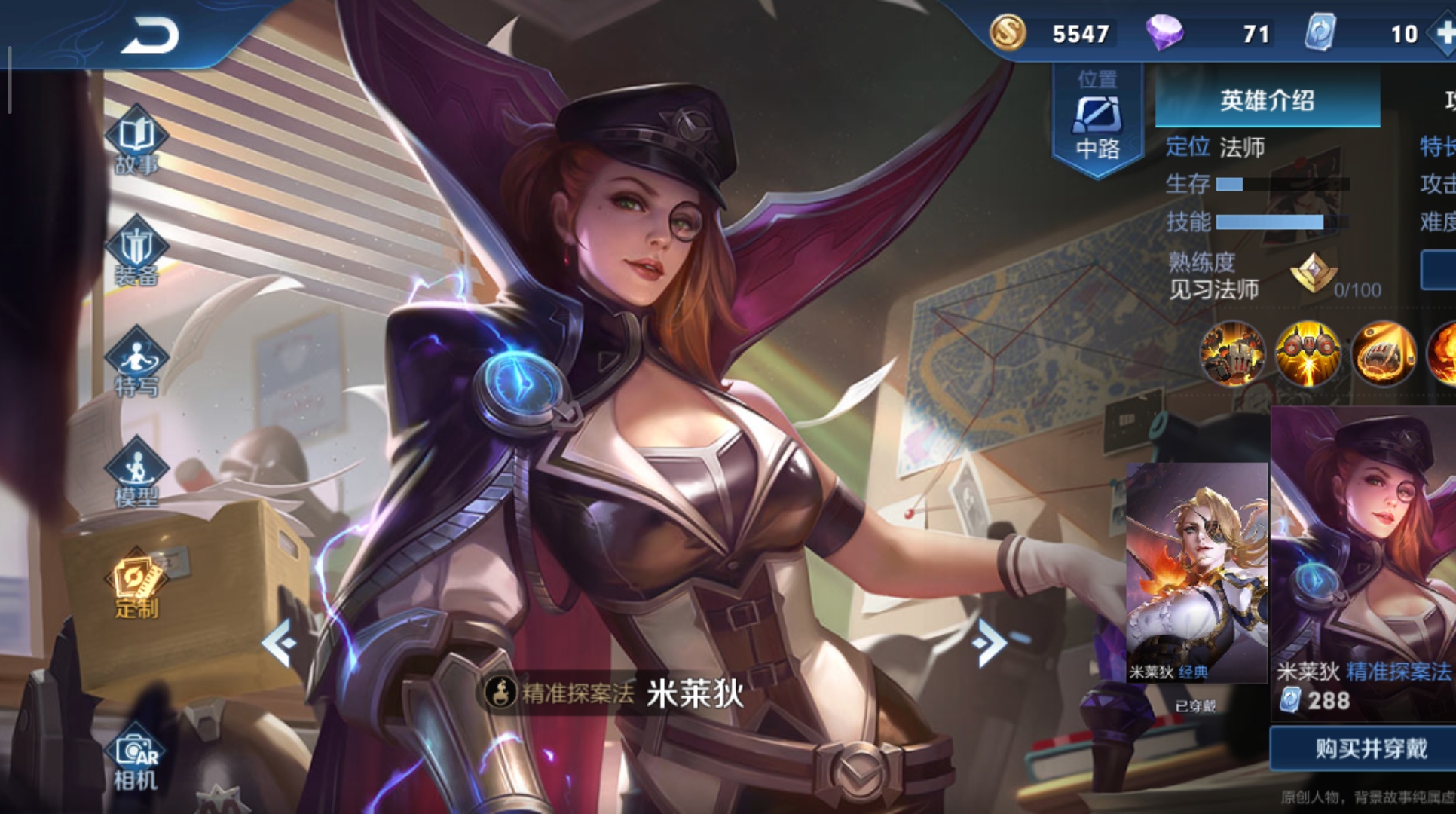View the winged drone skill icon

(1308, 353)
